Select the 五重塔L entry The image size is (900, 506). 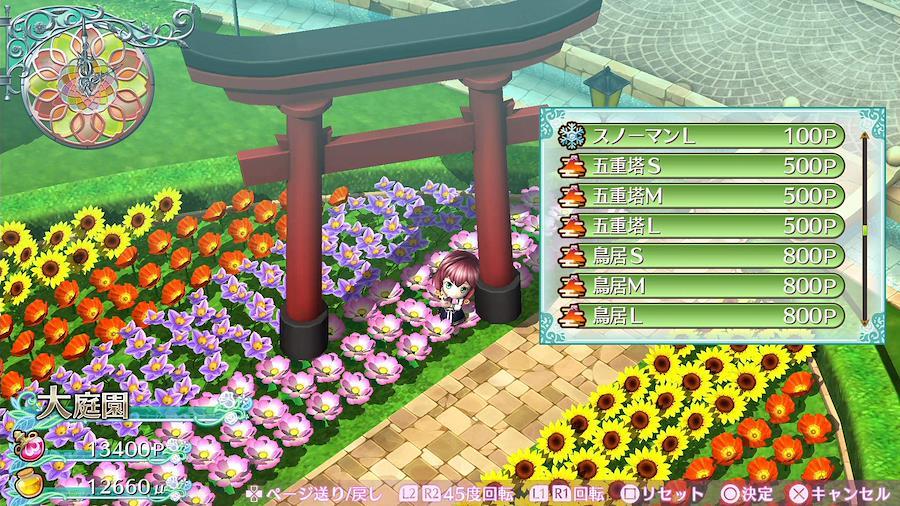(x=700, y=224)
